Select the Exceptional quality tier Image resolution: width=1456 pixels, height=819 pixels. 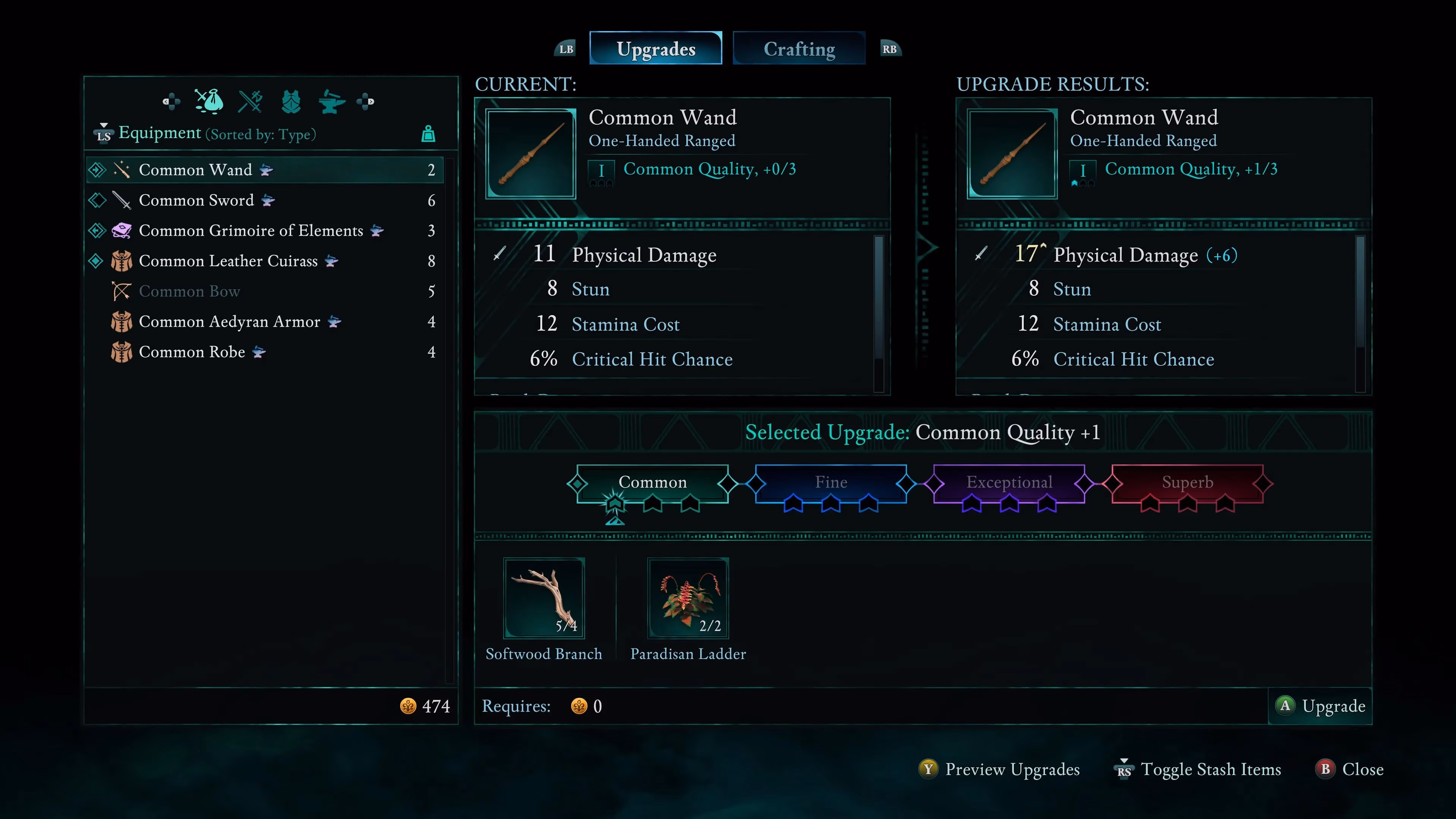pyautogui.click(x=1009, y=482)
